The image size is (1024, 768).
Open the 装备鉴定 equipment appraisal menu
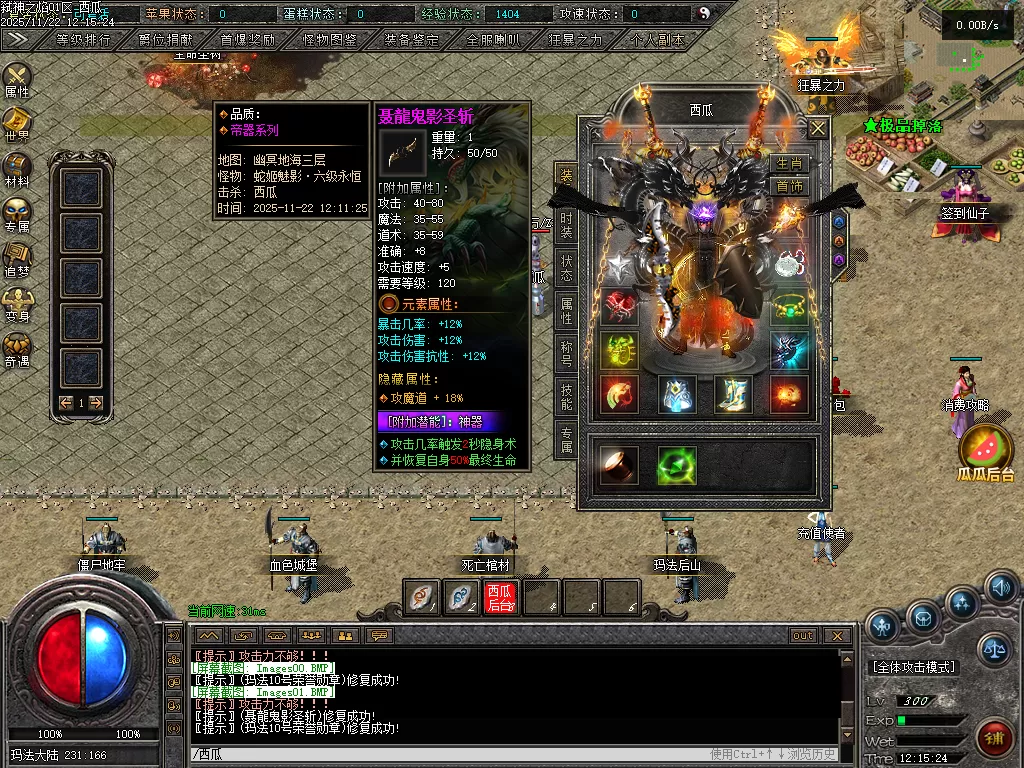(x=411, y=41)
